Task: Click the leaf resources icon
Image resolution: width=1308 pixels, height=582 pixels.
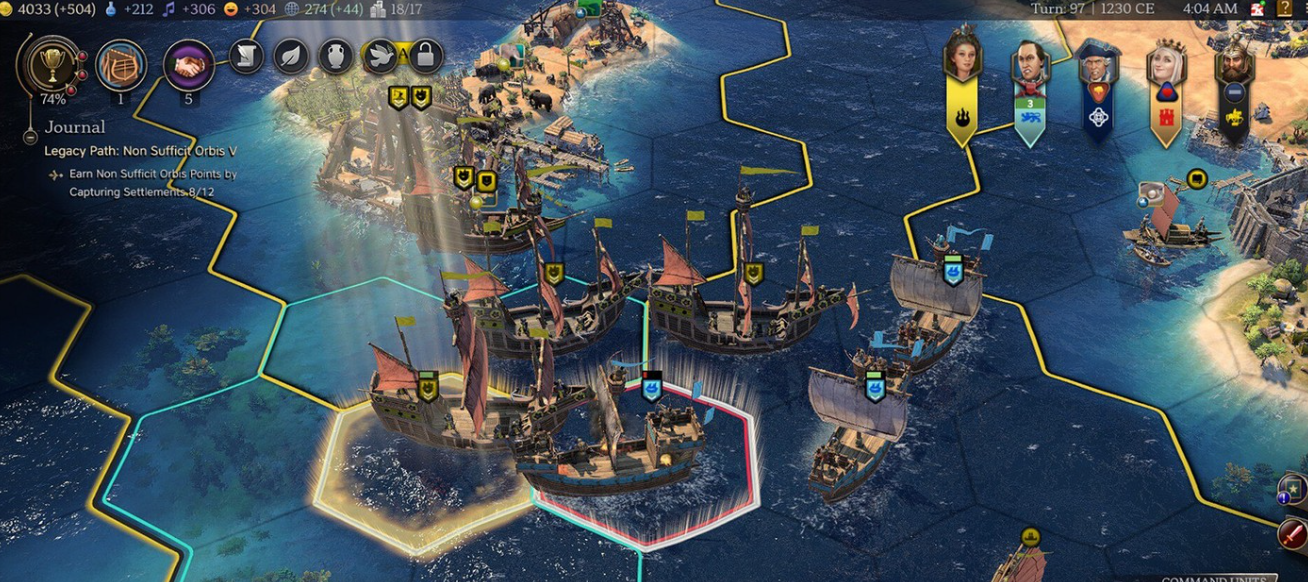Action: (x=291, y=56)
